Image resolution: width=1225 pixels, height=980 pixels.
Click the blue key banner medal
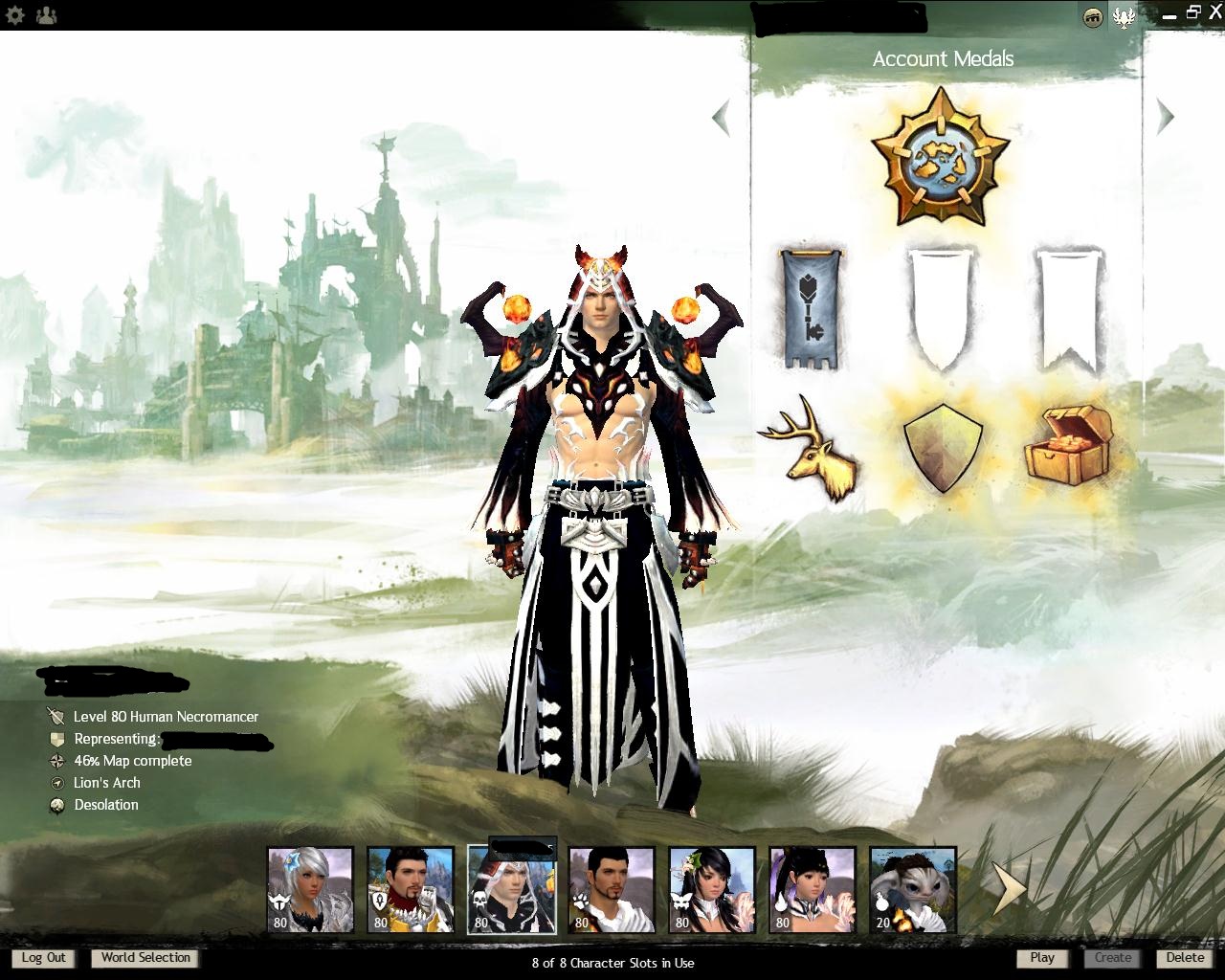click(812, 309)
